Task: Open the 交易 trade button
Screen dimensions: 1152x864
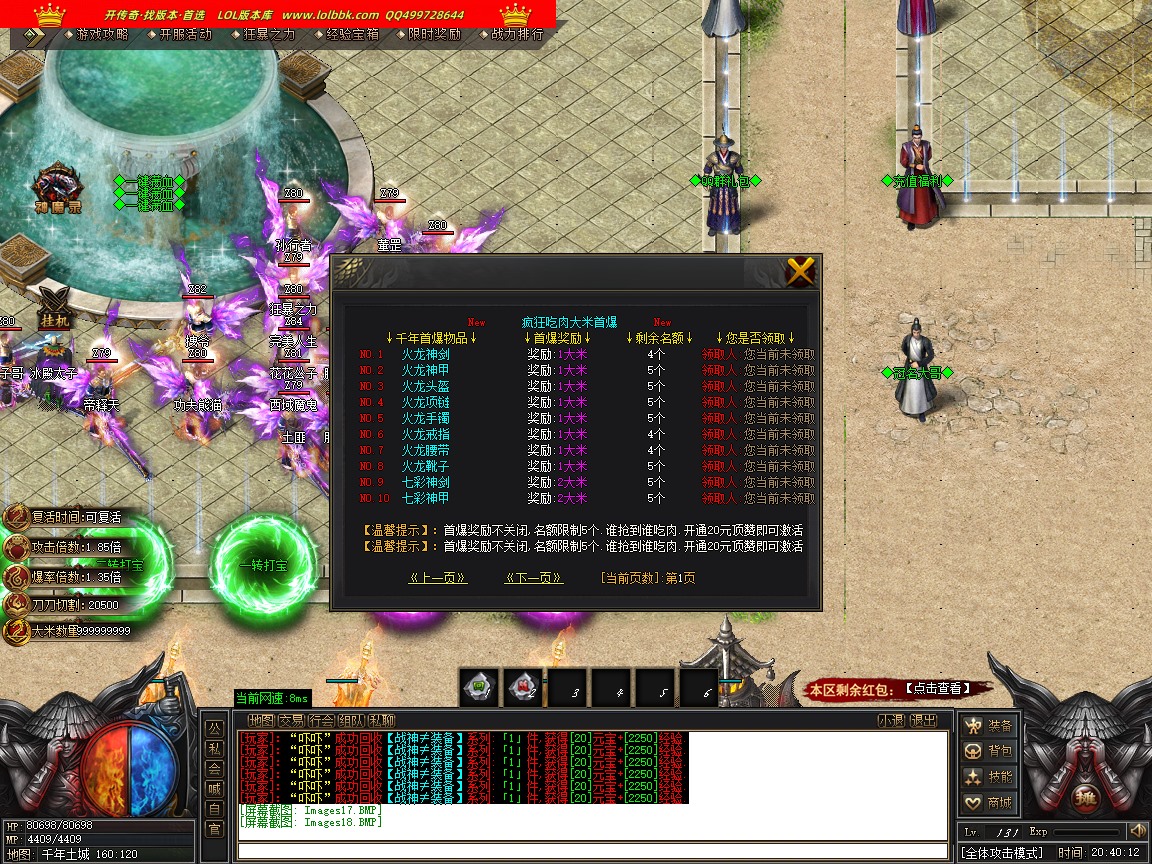Action: point(291,720)
